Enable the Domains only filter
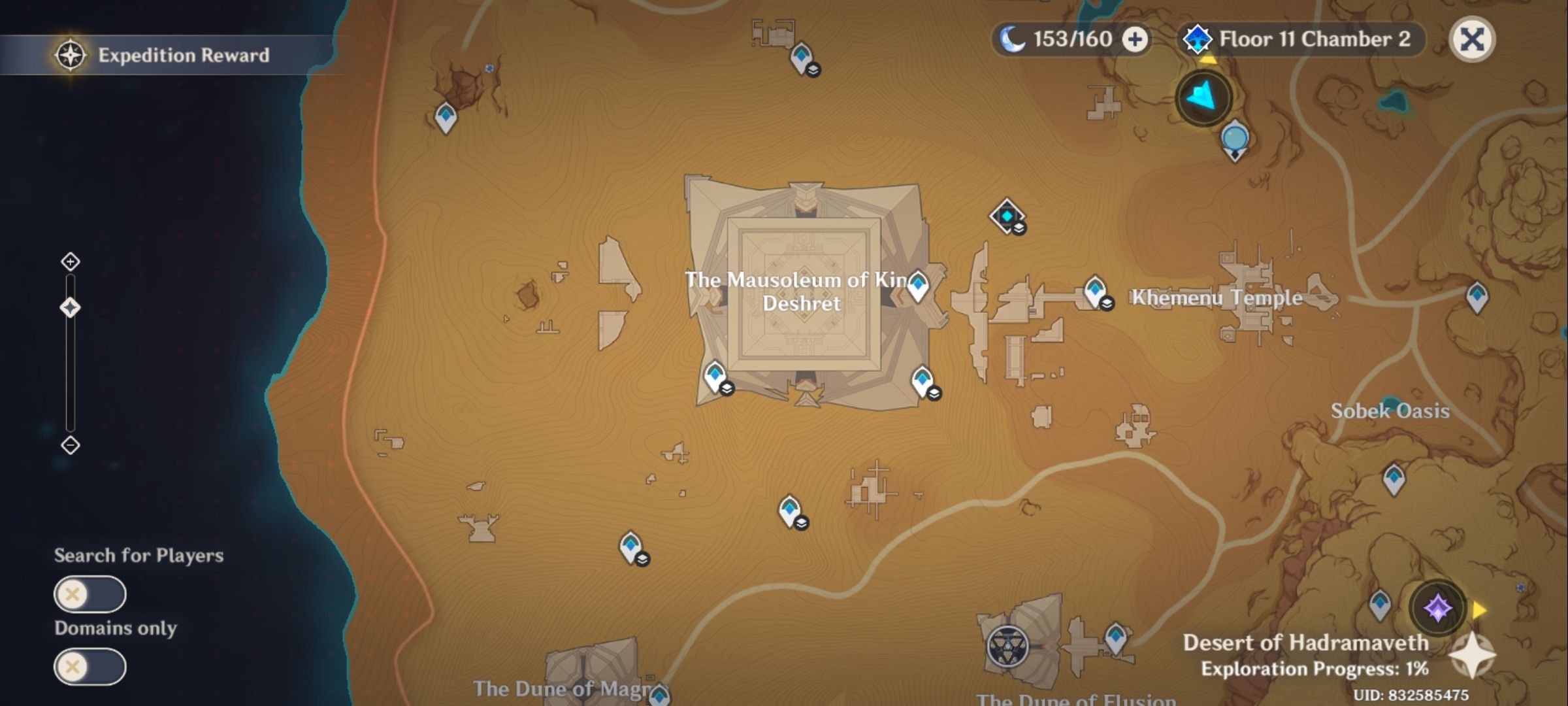This screenshot has height=706, width=1568. point(90,668)
